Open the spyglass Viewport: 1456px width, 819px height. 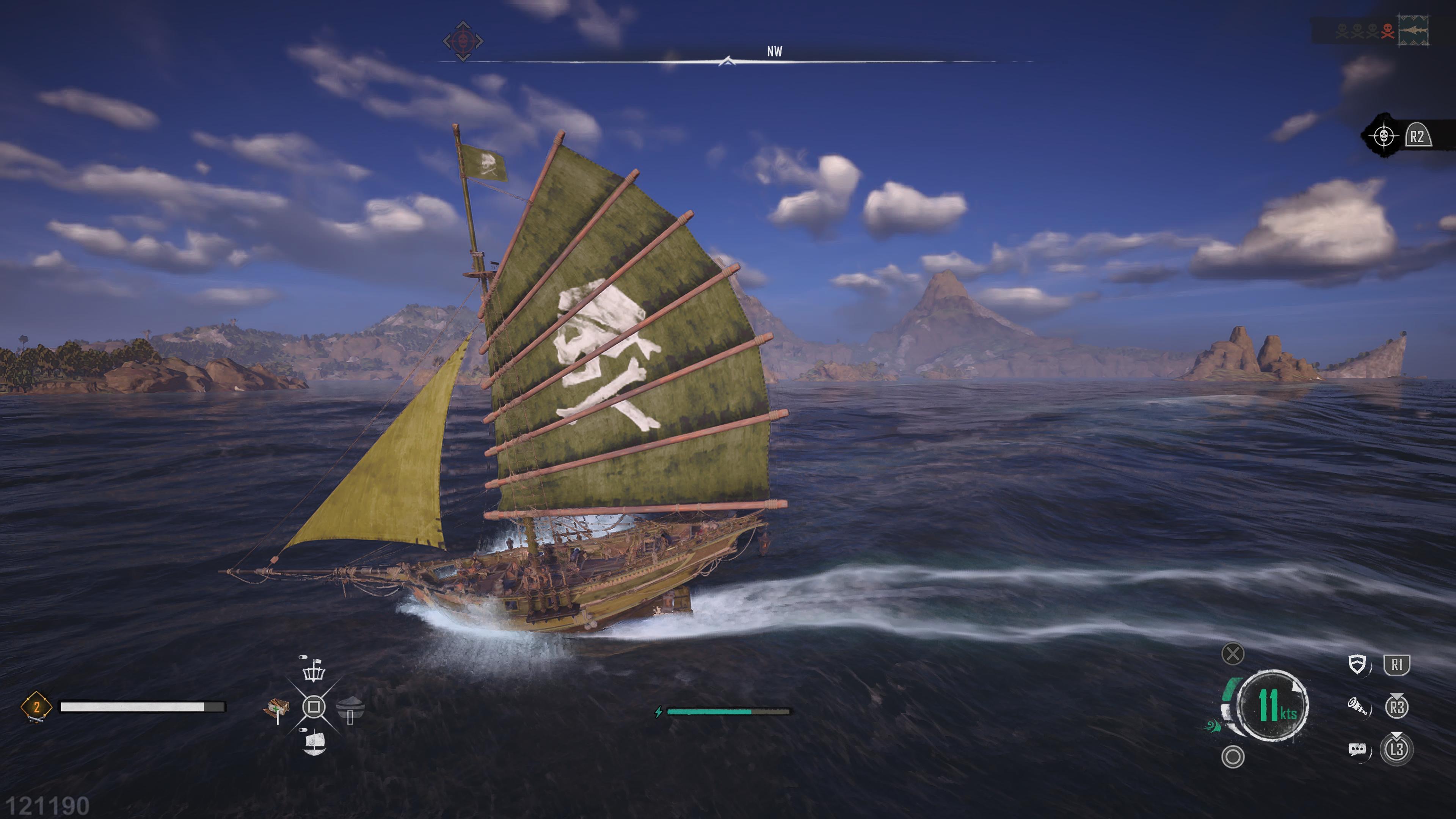1357,706
